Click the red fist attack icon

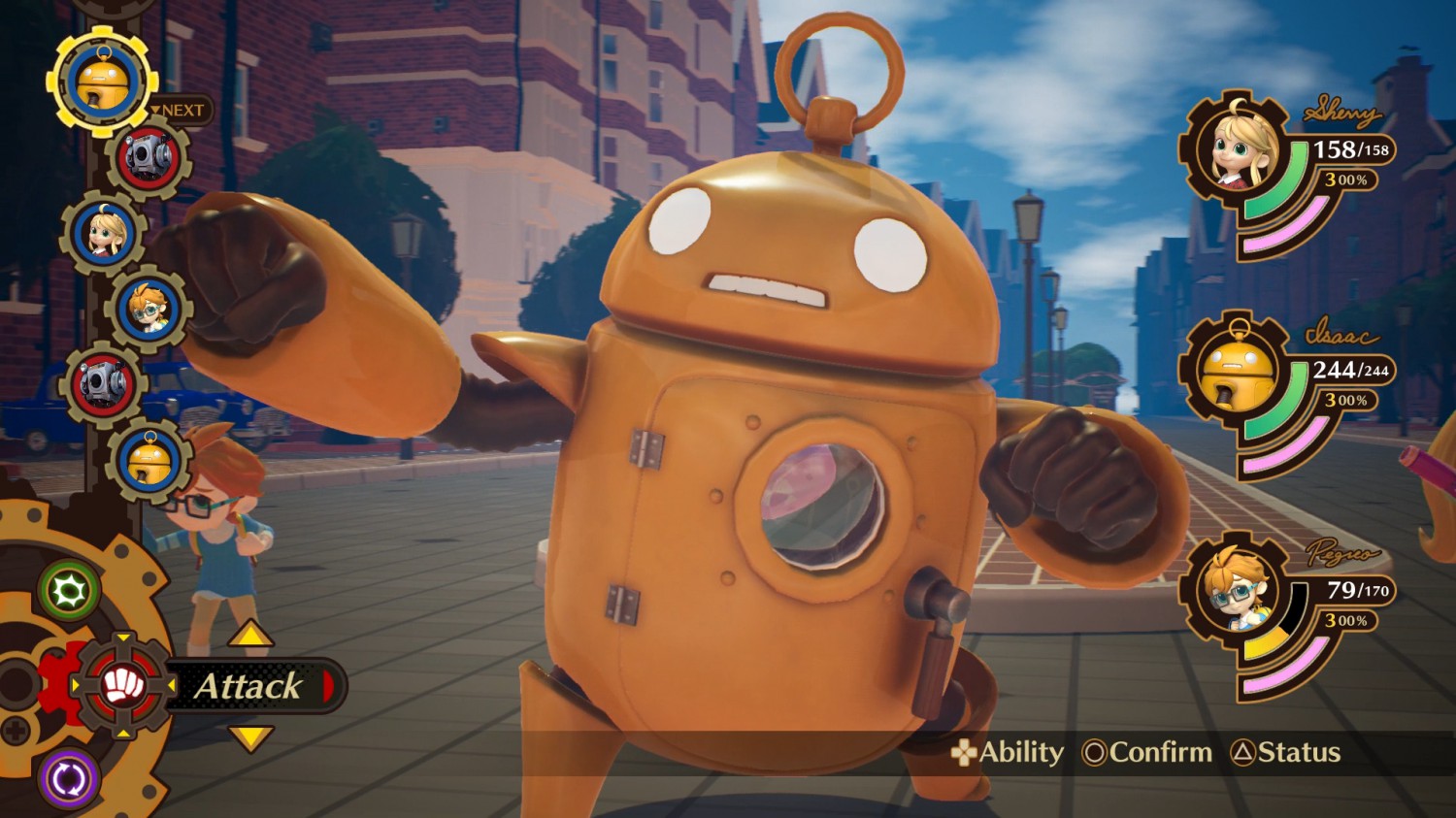pos(123,686)
